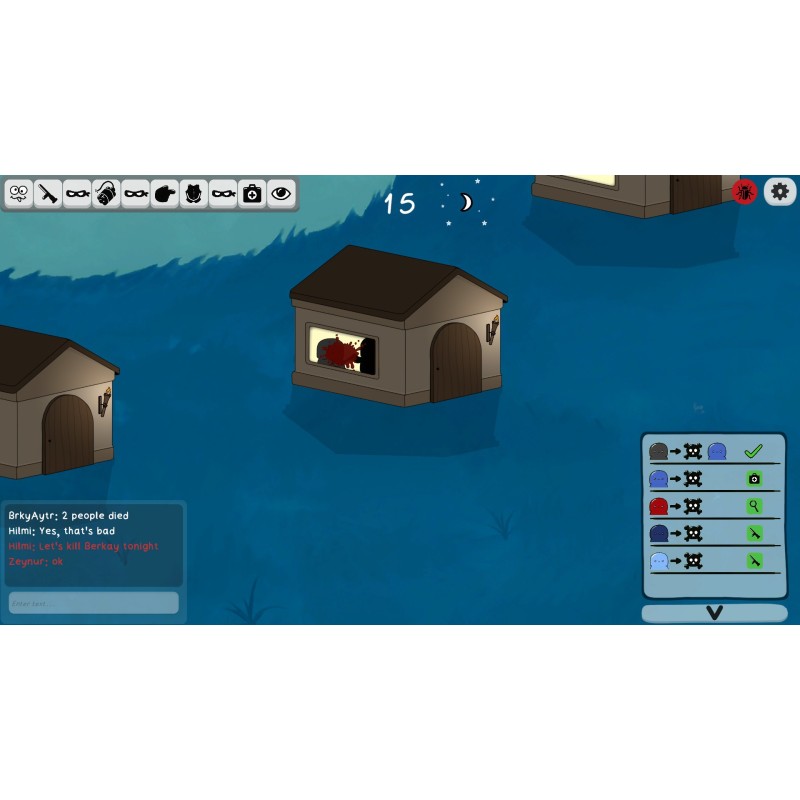Click the green checkmark in the kill log
This screenshot has width=800, height=800.
[x=753, y=452]
